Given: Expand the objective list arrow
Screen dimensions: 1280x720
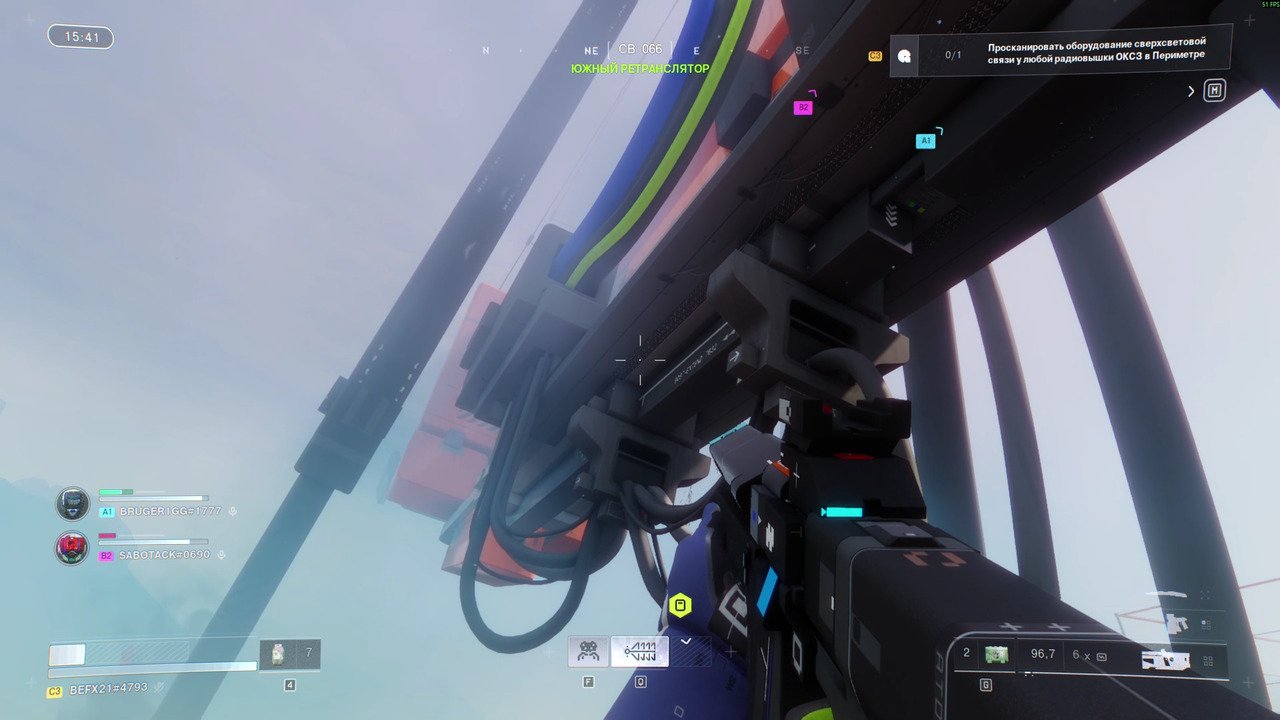Looking at the screenshot, I should [1191, 91].
